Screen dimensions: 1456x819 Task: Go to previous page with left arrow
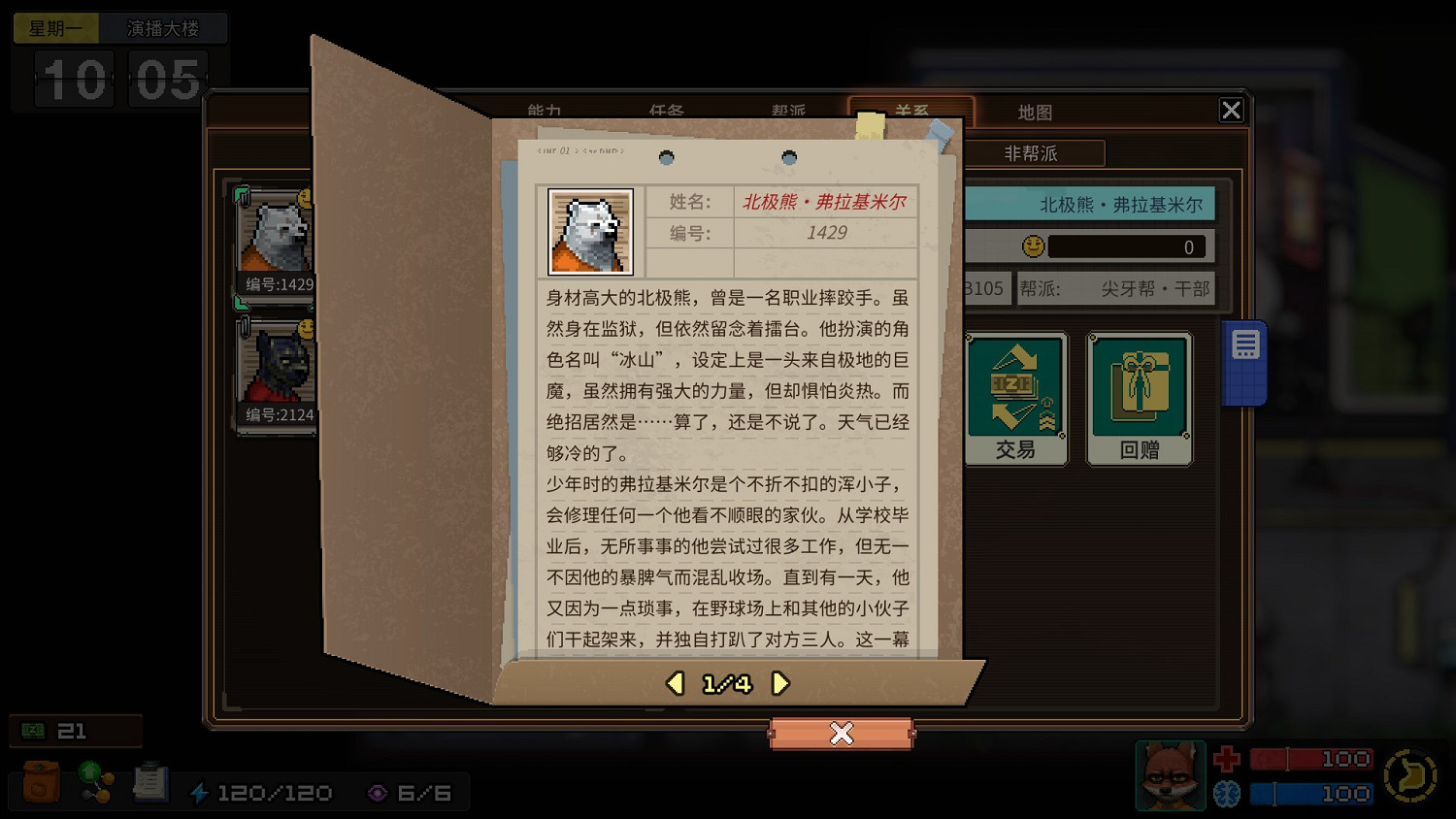pos(674,683)
